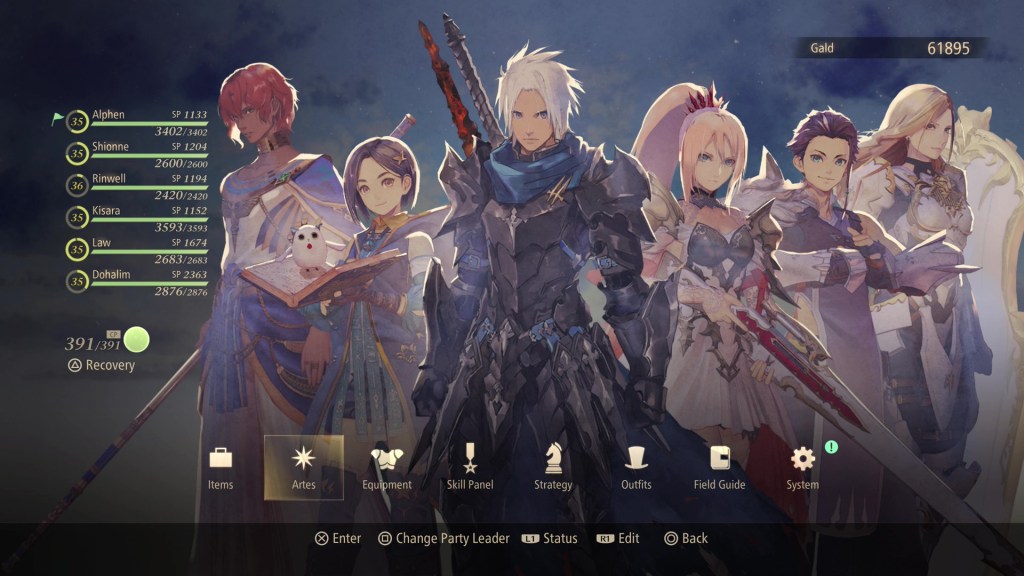Open the System menu
The height and width of the screenshot is (576, 1024).
pyautogui.click(x=802, y=467)
